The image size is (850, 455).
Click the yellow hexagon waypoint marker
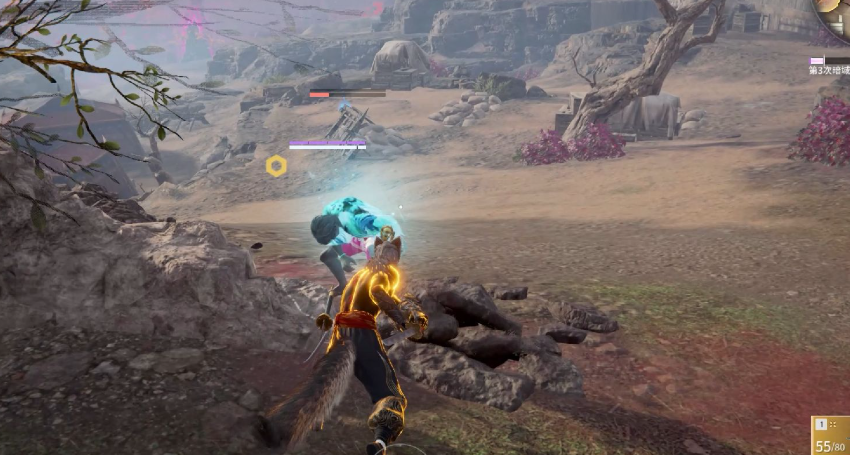pyautogui.click(x=276, y=166)
